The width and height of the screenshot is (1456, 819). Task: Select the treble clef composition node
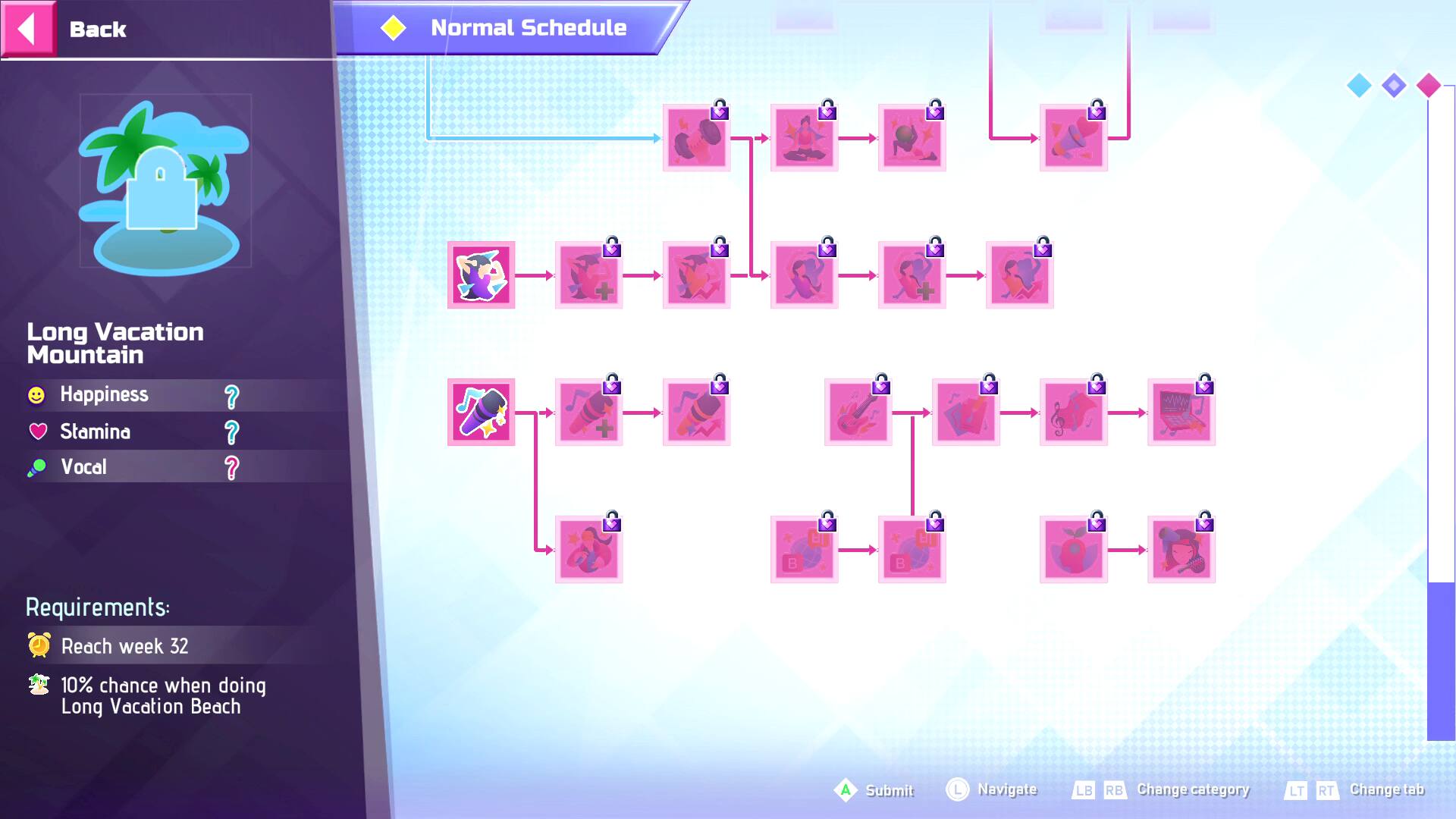point(1074,411)
